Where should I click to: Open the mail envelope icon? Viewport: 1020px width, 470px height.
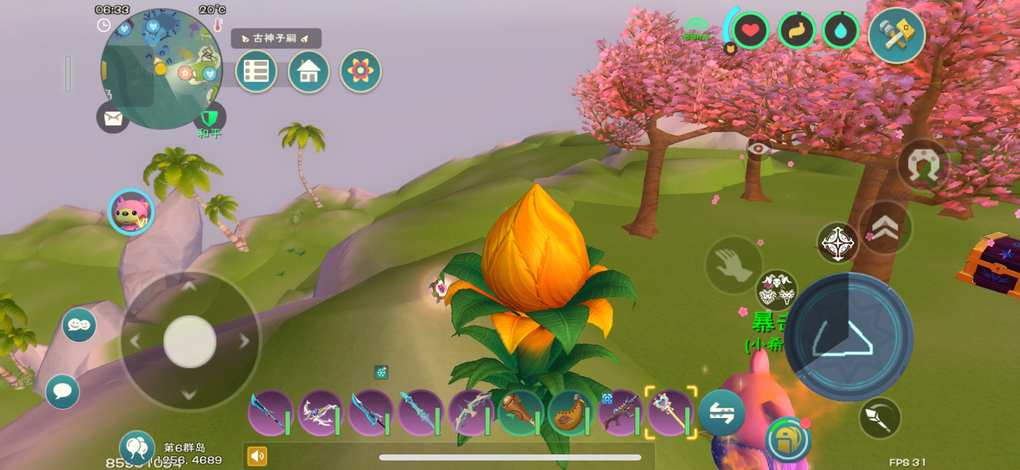pyautogui.click(x=113, y=118)
